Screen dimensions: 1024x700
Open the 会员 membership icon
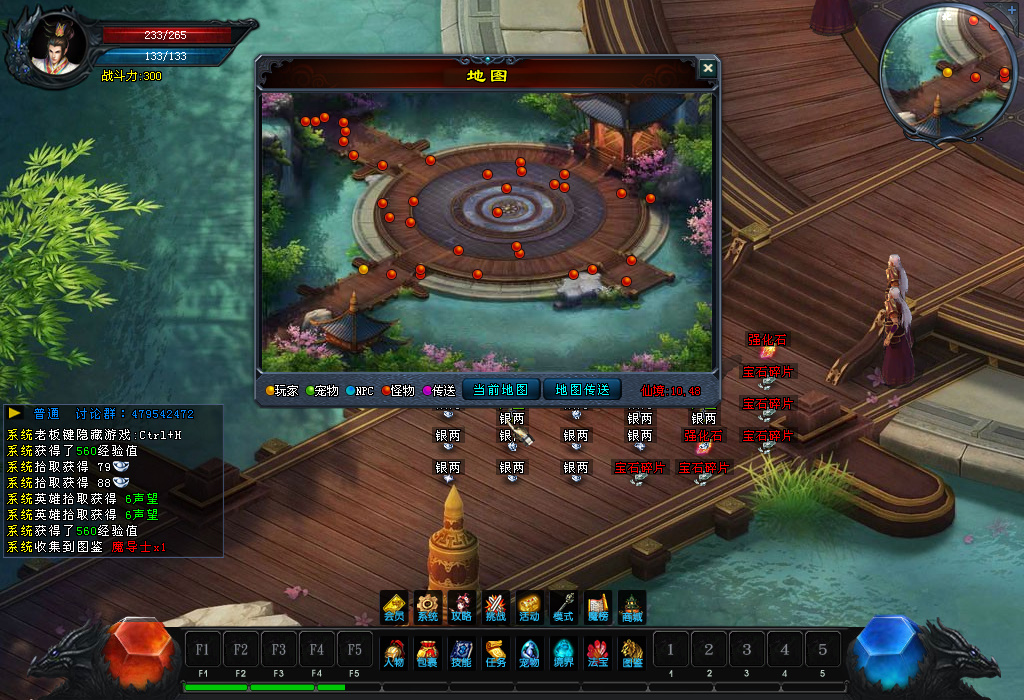pos(394,606)
